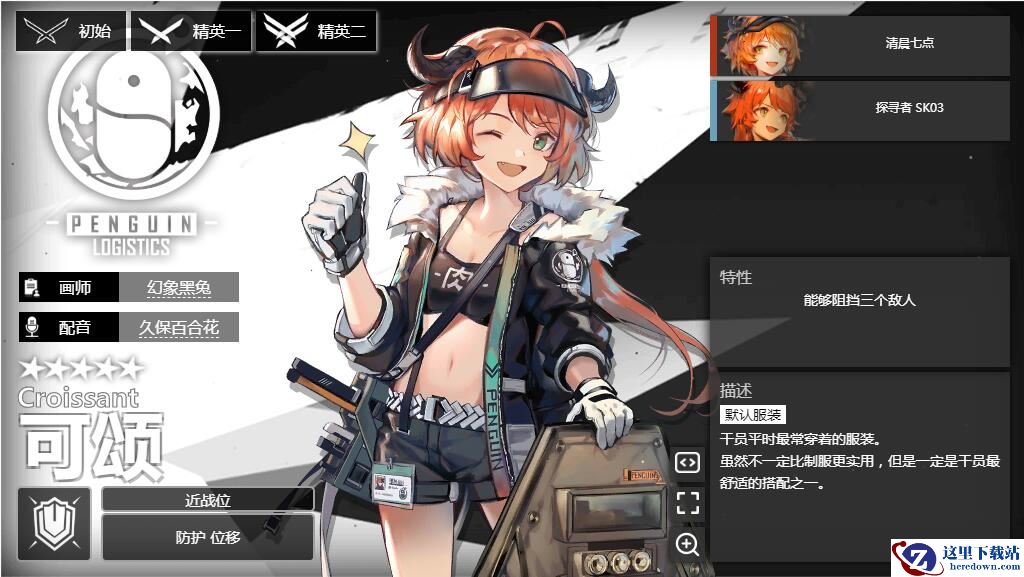1024x577 pixels.
Task: Open the heredown.com watermark link
Action: (956, 557)
